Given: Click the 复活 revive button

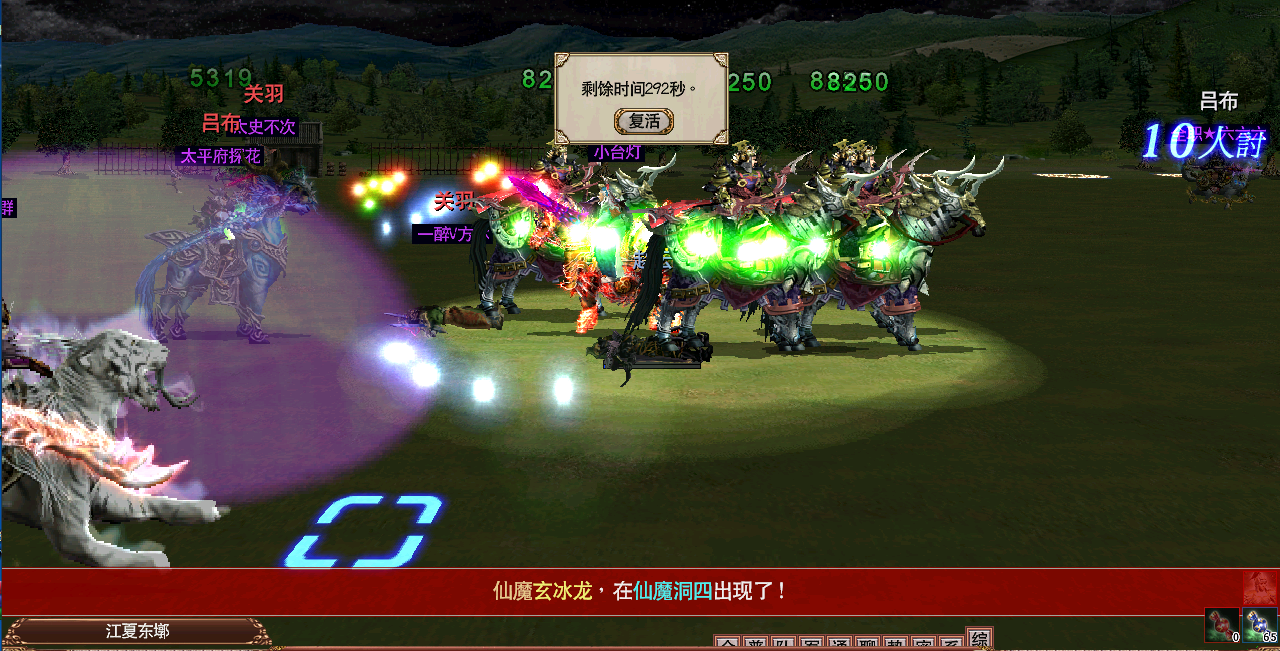Looking at the screenshot, I should click(x=643, y=121).
